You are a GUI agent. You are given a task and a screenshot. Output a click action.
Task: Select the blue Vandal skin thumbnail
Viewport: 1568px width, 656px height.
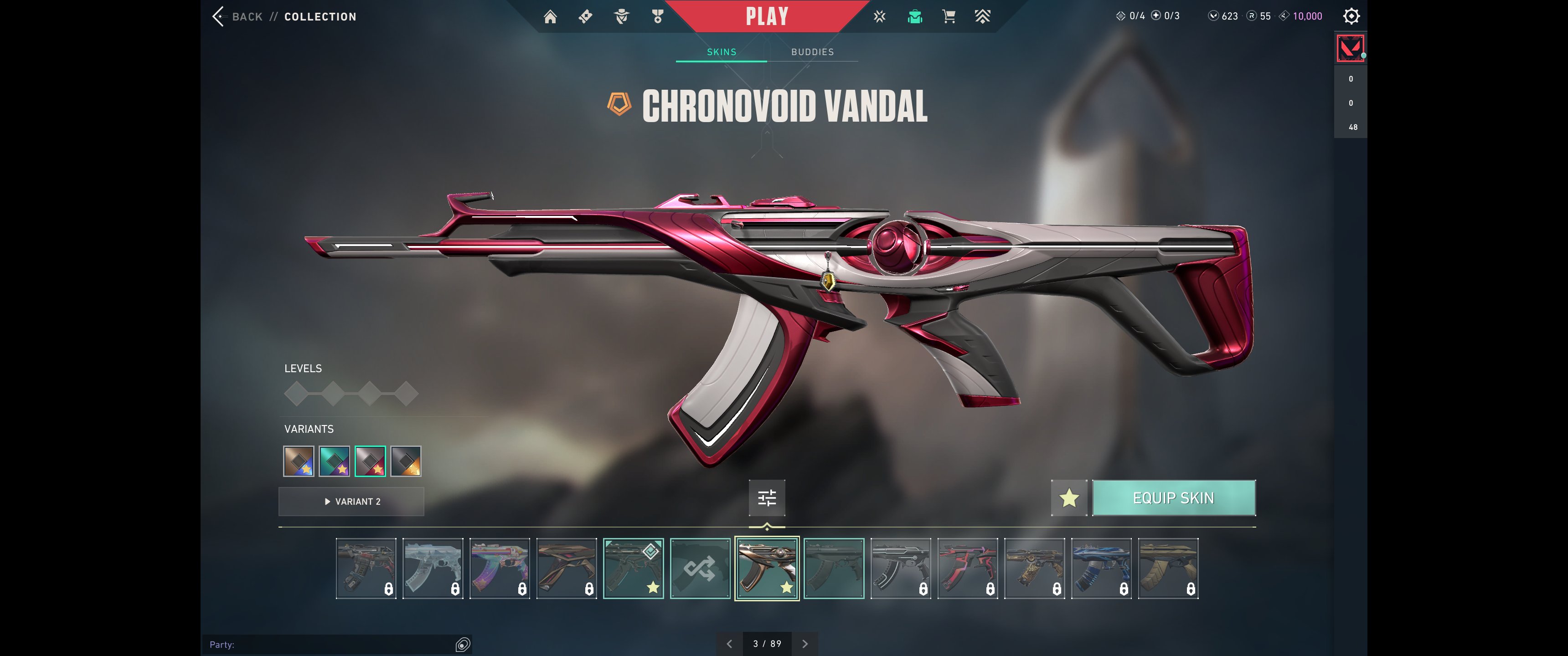pos(1101,569)
